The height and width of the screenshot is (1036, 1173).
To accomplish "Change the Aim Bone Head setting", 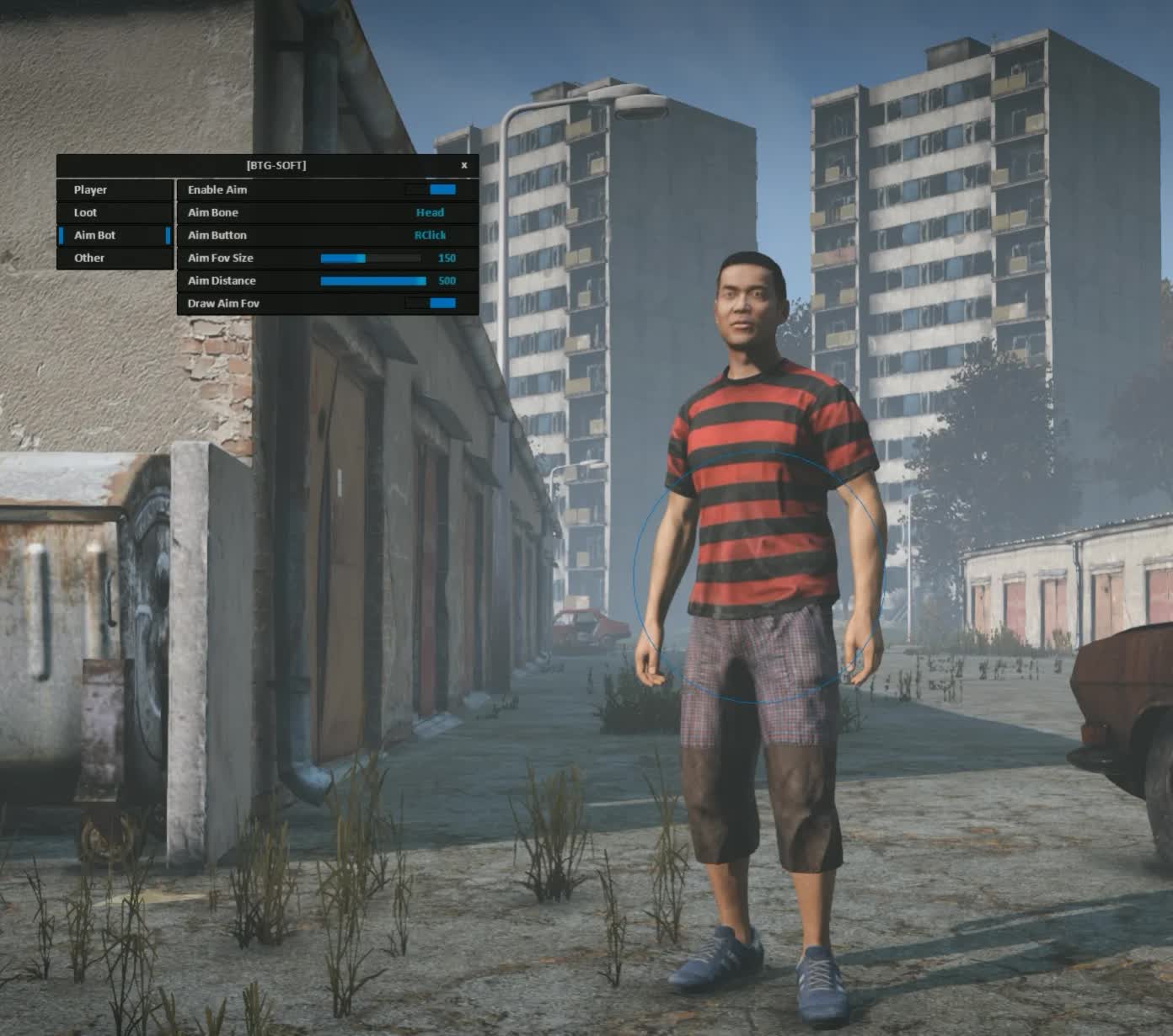I will [x=430, y=213].
